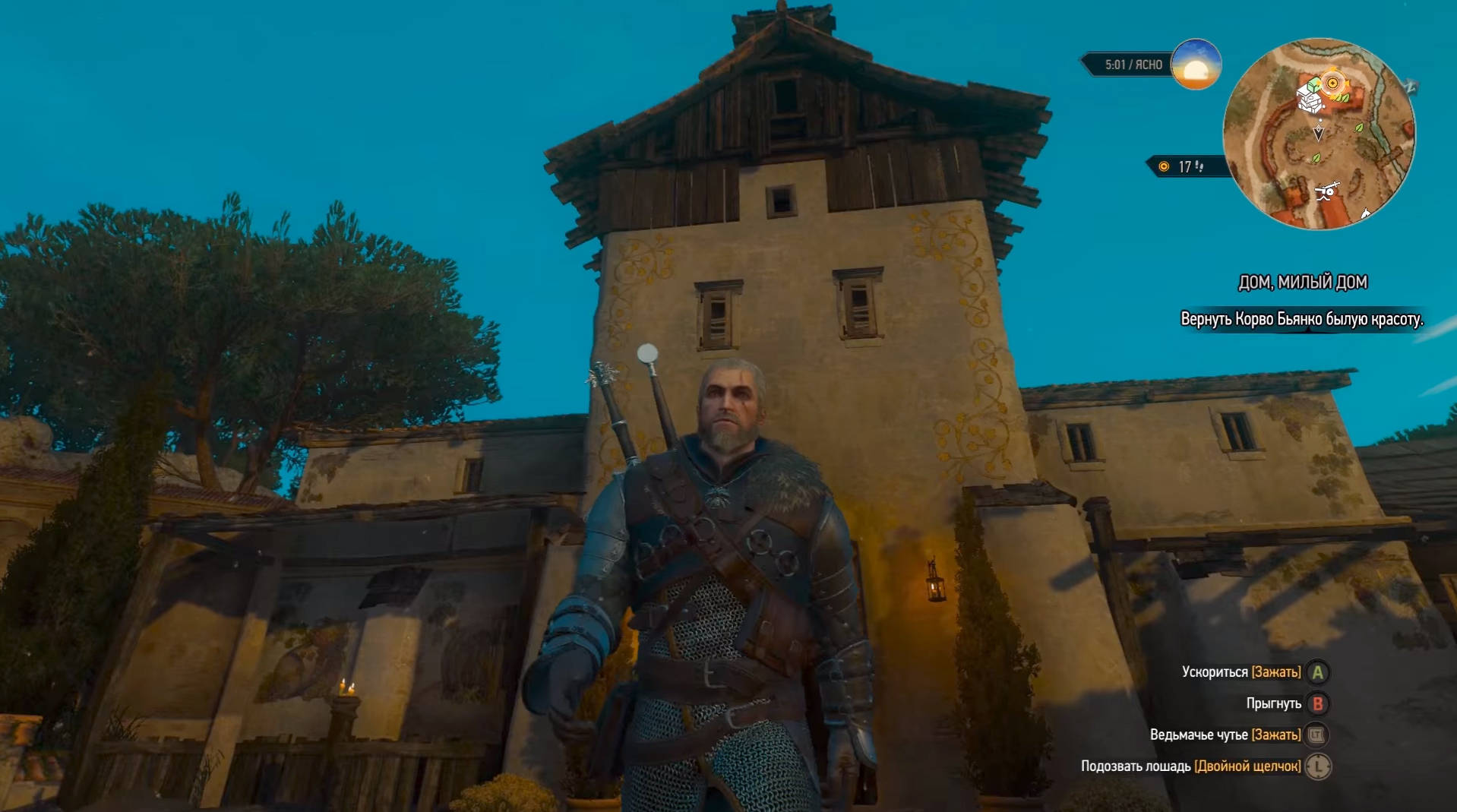Screen dimensions: 1457x812
Task: Click the sunrise weather icon
Action: [x=1196, y=65]
